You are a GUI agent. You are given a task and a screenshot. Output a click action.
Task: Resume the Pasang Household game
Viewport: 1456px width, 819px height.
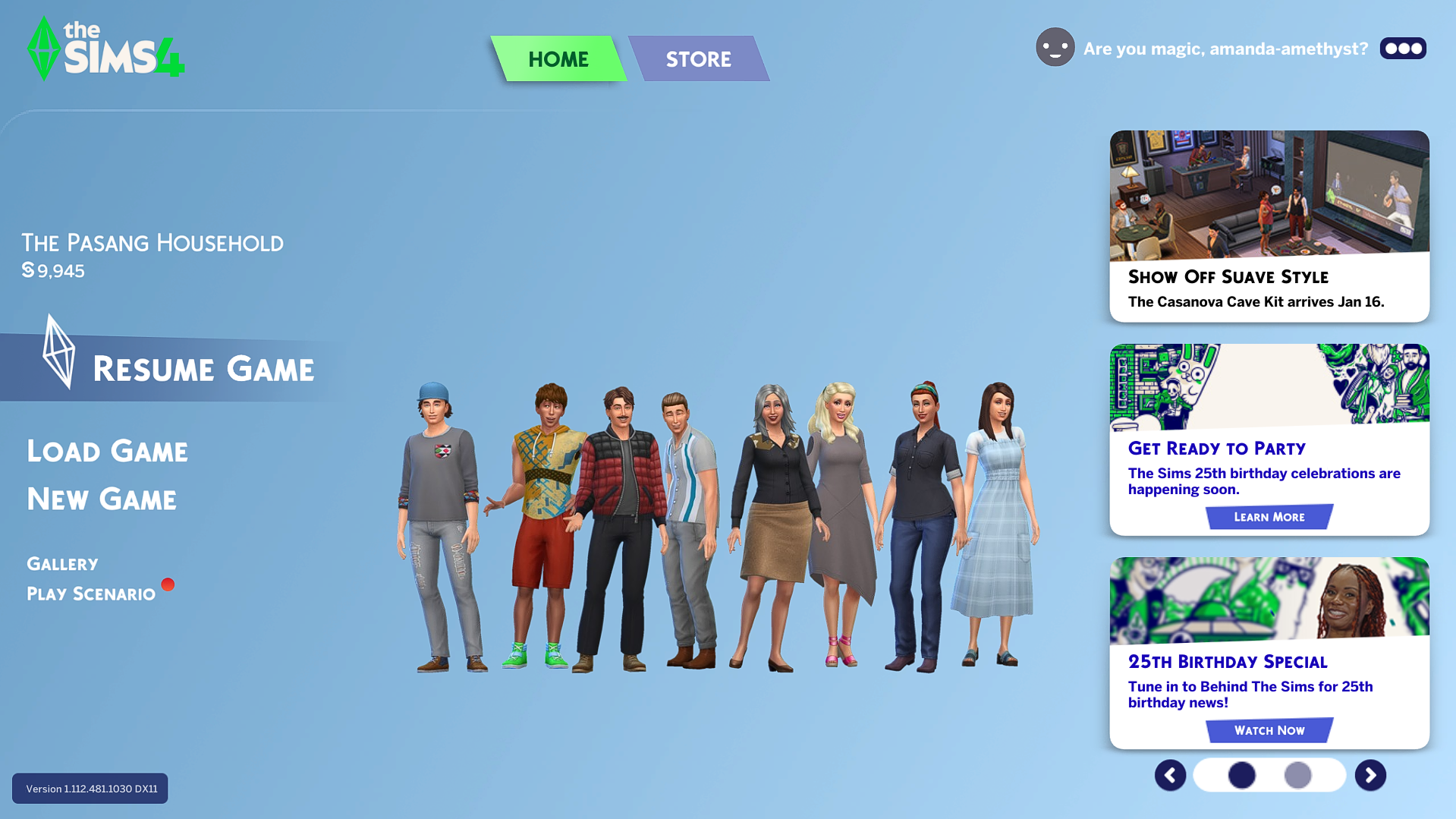[x=203, y=370]
